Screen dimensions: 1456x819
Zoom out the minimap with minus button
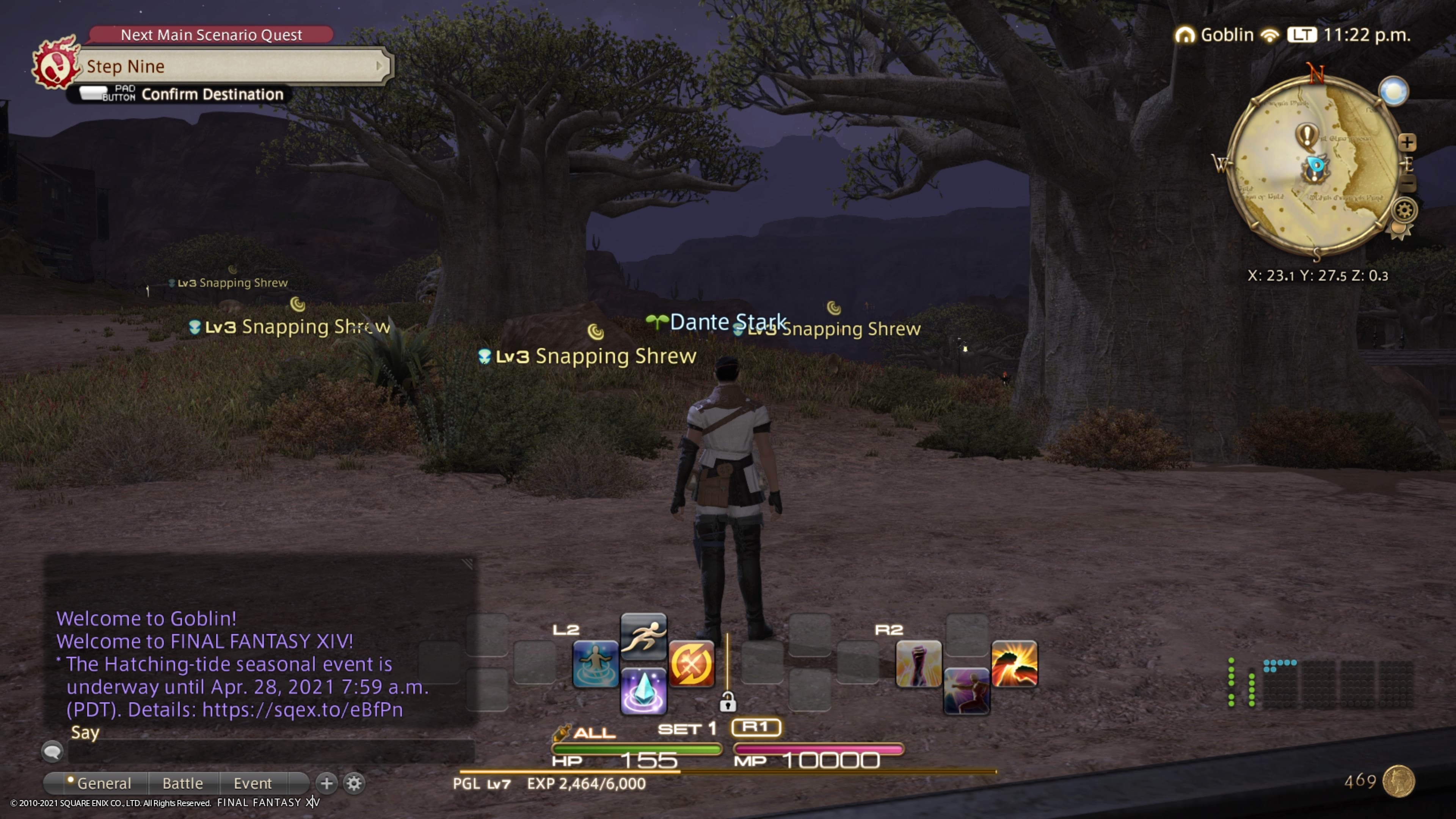coord(1407,184)
